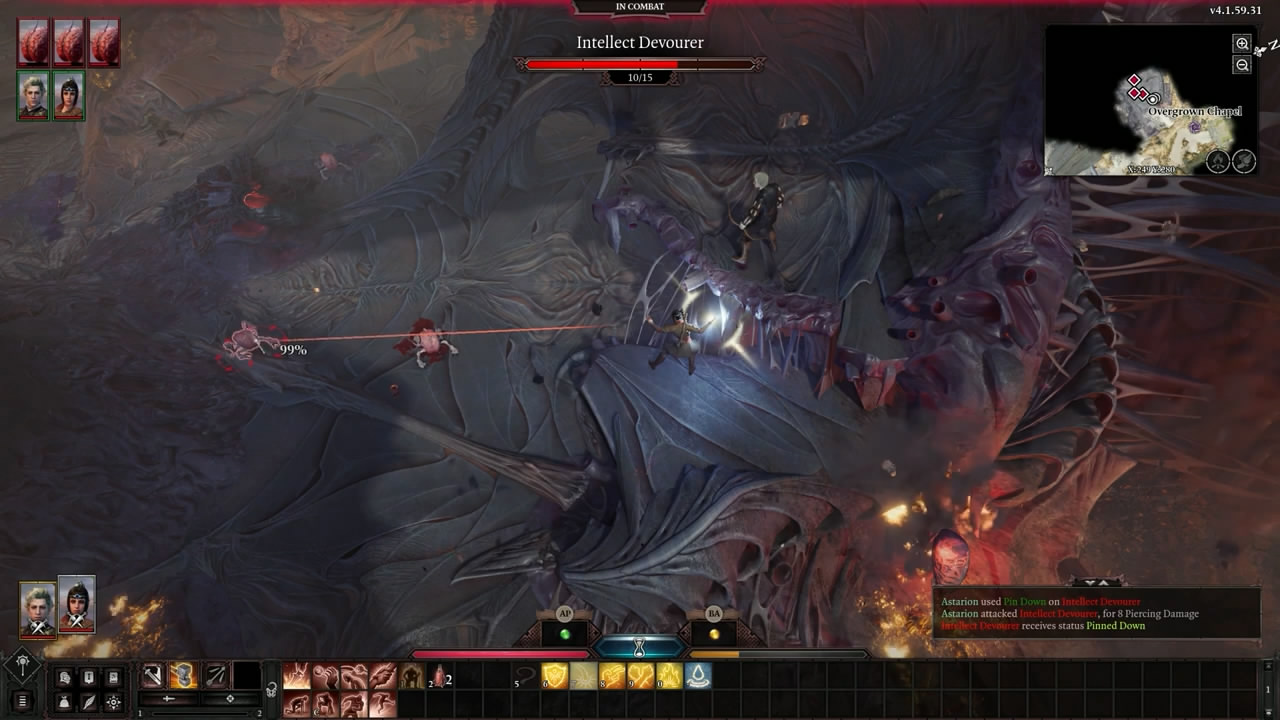
Task: Open the inventory bag icon
Action: click(65, 702)
